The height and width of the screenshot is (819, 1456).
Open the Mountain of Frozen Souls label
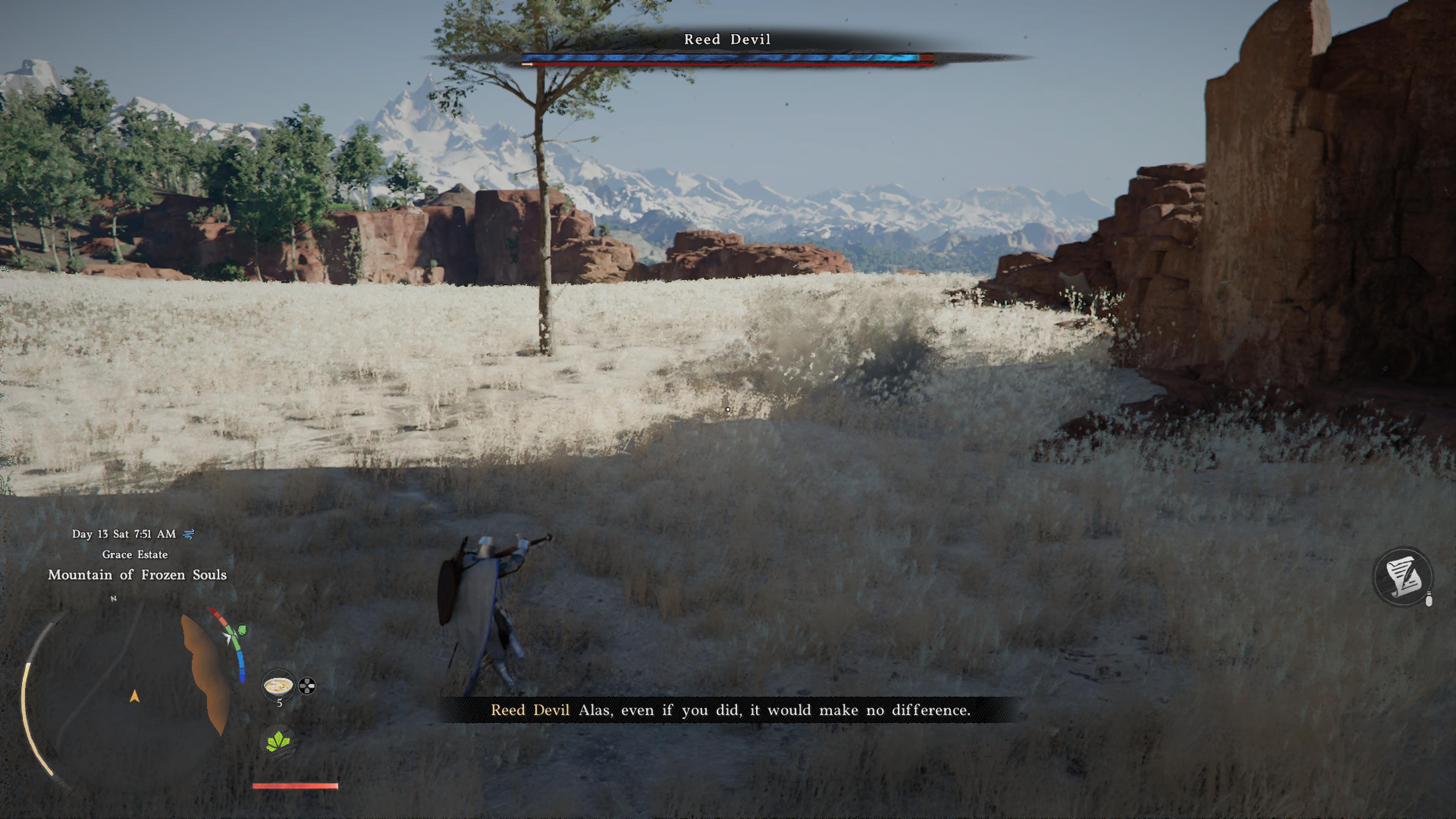pyautogui.click(x=137, y=576)
